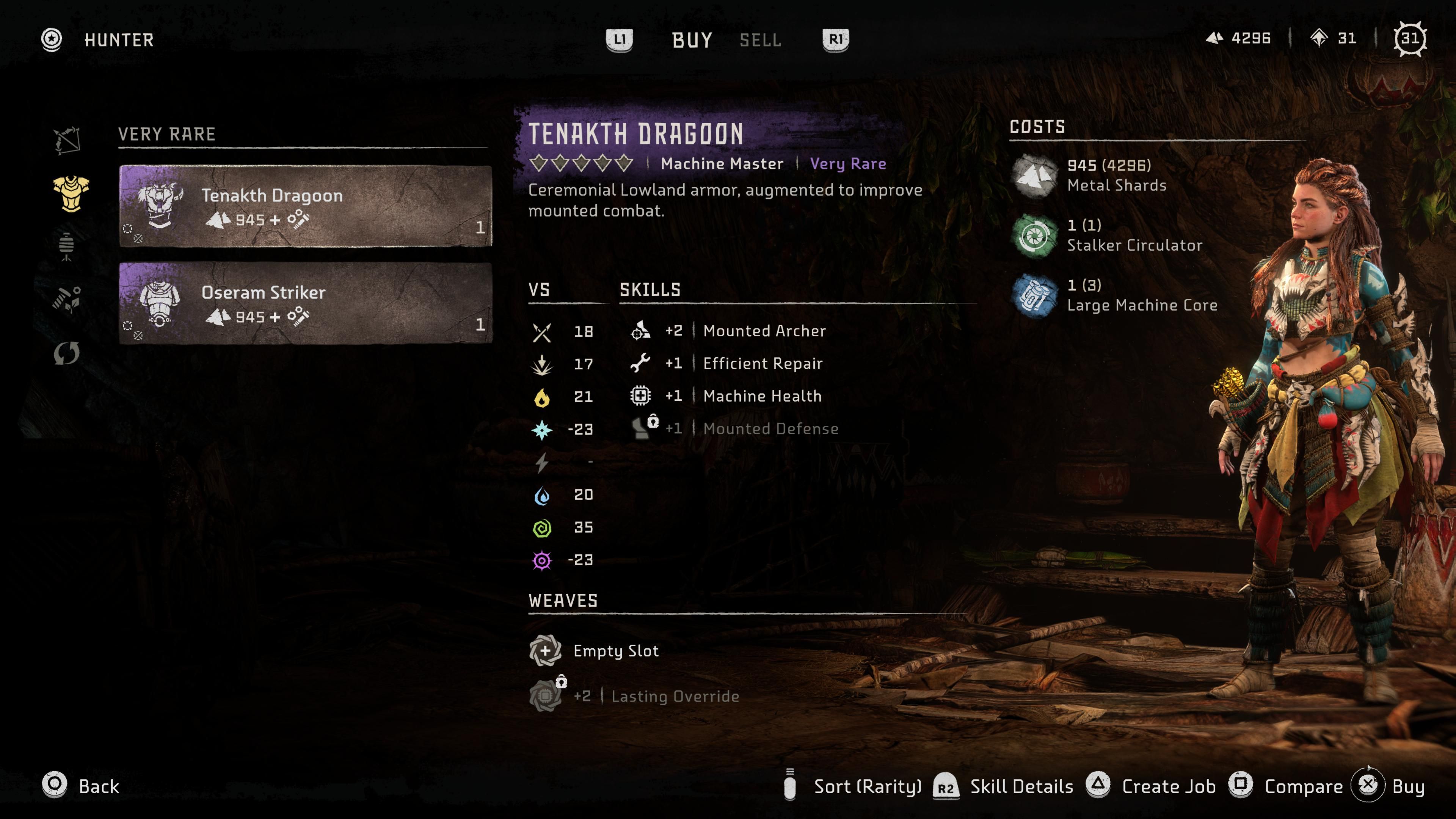Select the locked Mounted Defense skill

pyautogui.click(x=770, y=428)
